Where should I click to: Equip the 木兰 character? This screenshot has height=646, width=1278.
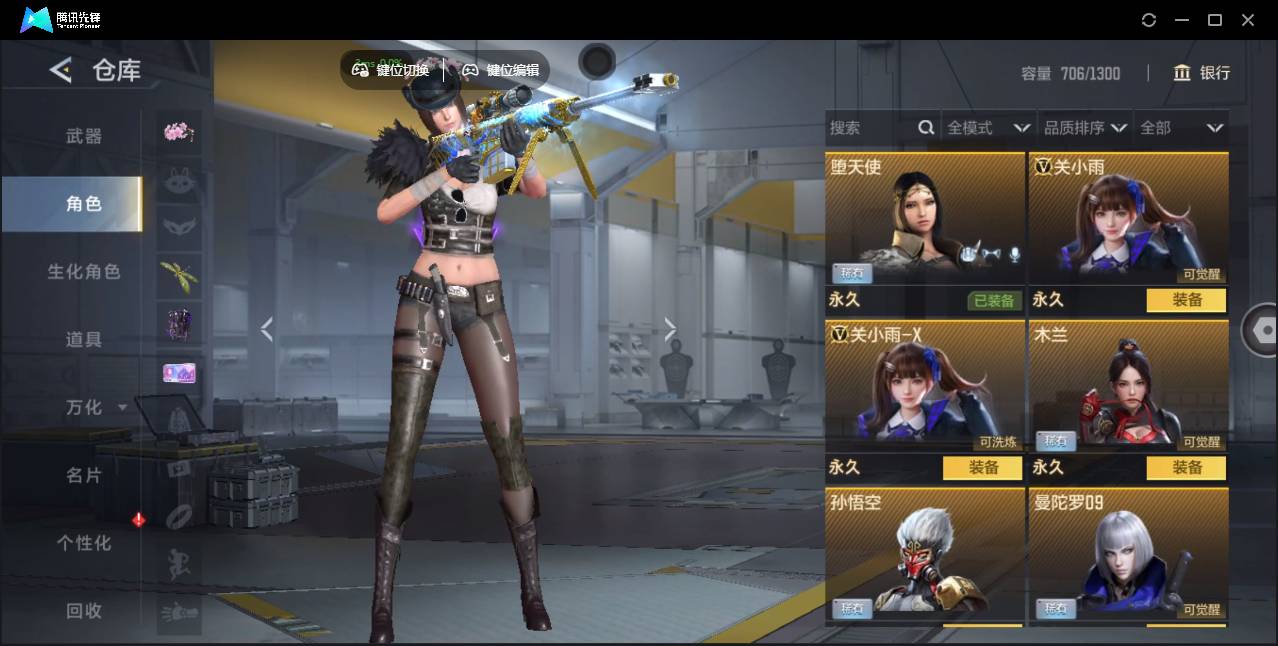1186,468
